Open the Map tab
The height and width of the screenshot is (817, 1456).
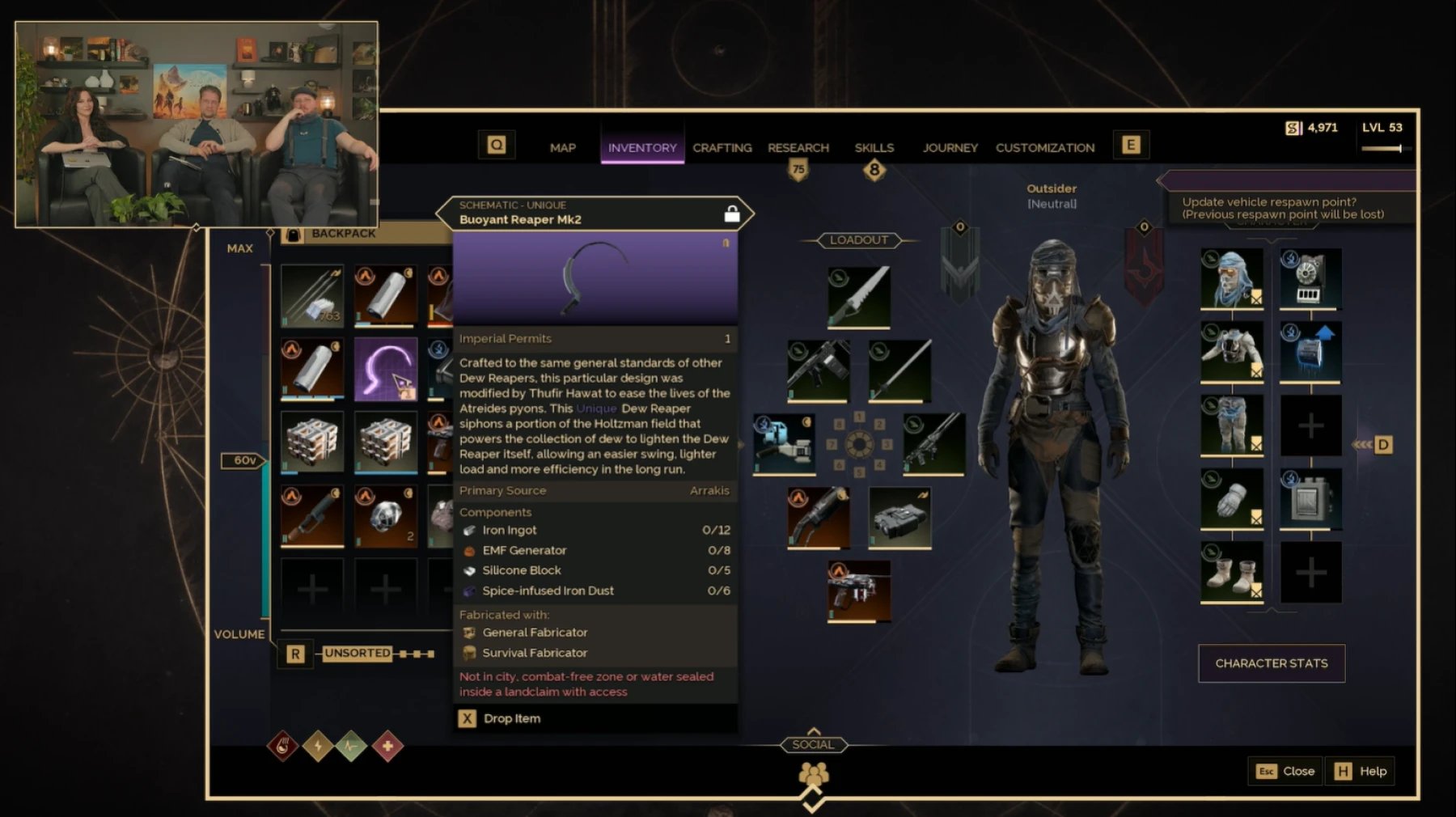[562, 148]
